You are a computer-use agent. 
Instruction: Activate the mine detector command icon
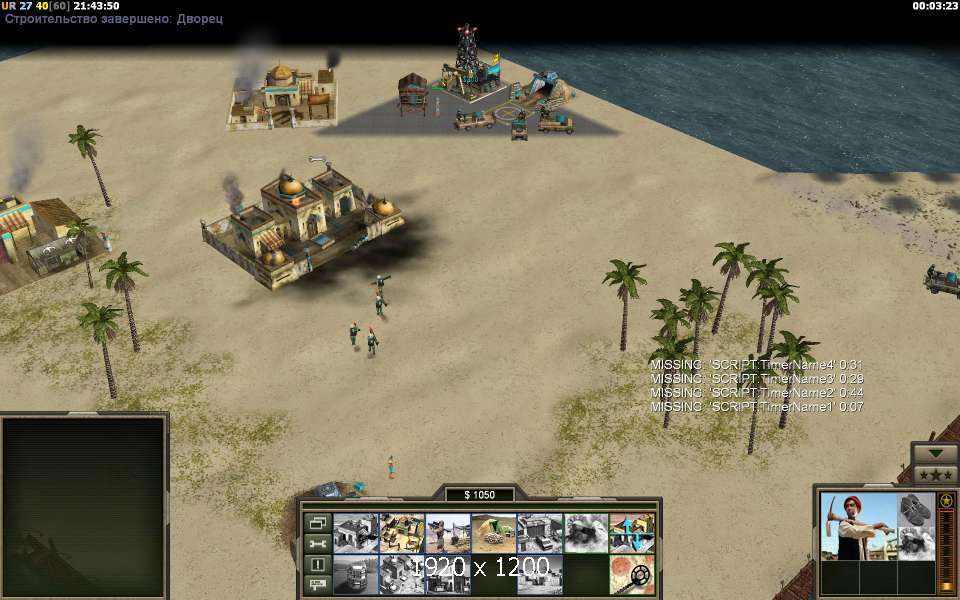coord(632,575)
